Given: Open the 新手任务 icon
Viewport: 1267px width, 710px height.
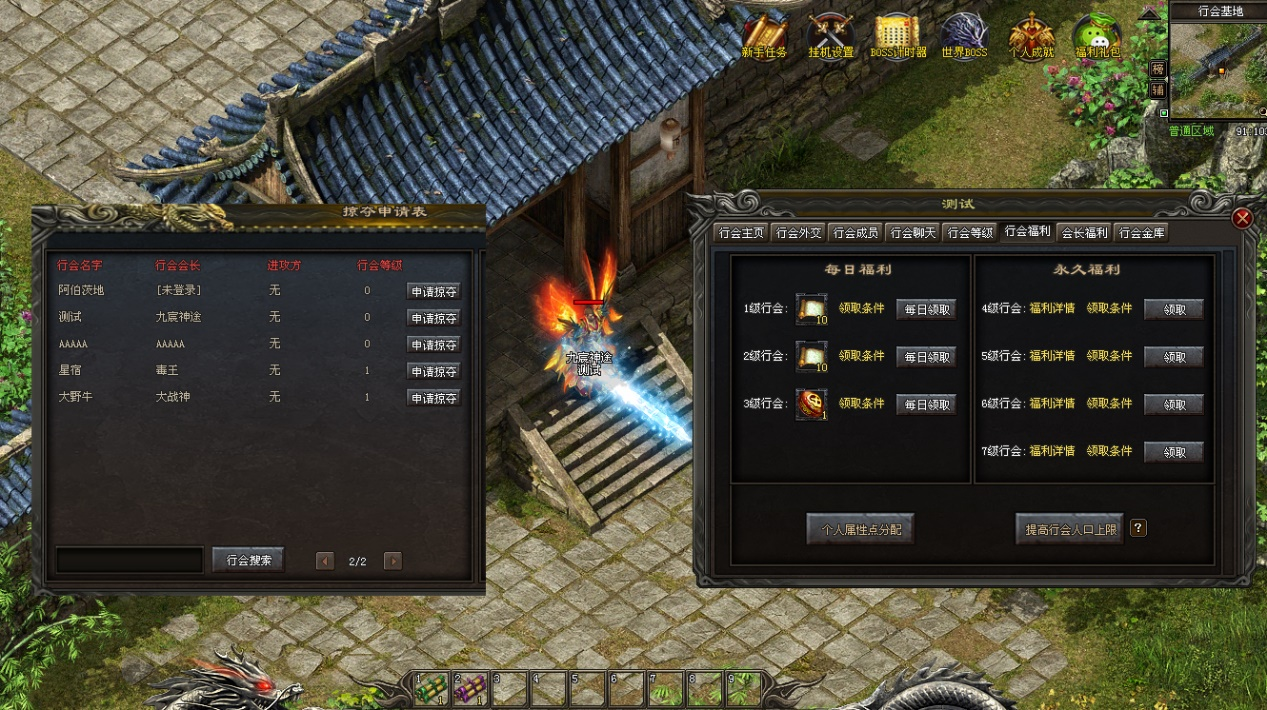Looking at the screenshot, I should [x=765, y=35].
